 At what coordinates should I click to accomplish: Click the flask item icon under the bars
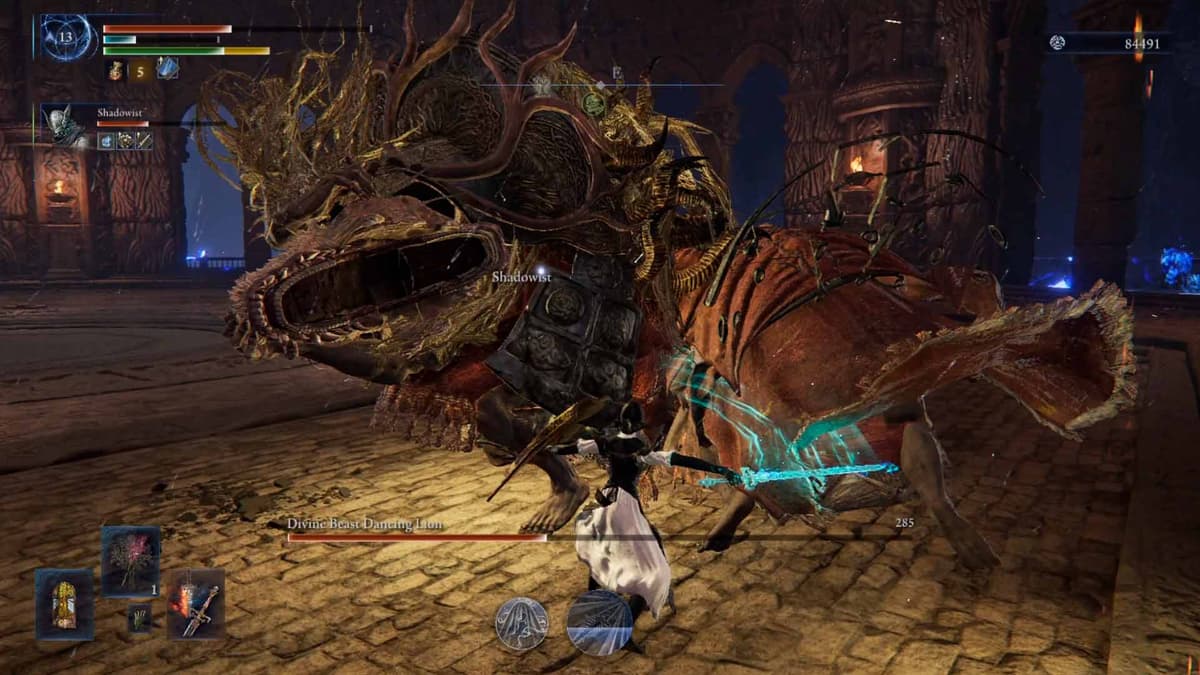point(115,69)
